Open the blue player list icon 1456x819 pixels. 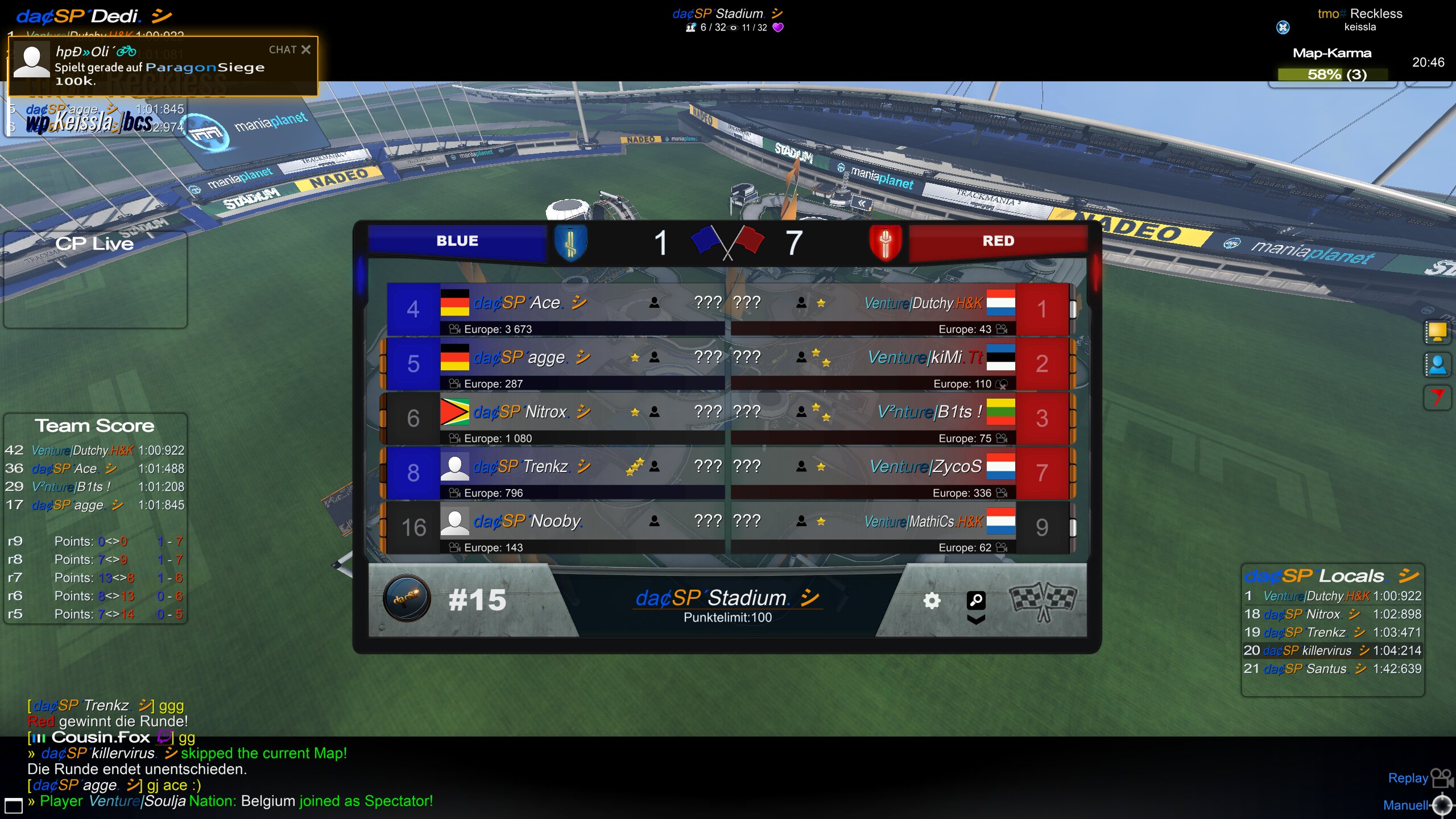1437,365
